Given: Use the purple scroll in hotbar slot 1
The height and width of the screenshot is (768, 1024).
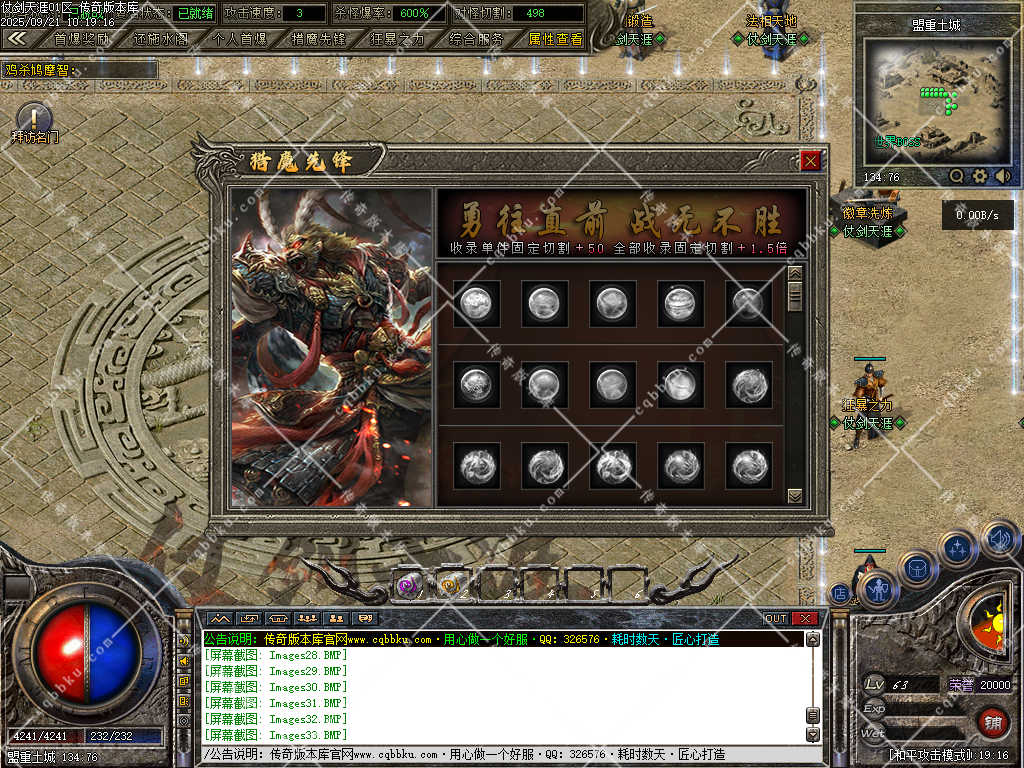Looking at the screenshot, I should (x=407, y=586).
